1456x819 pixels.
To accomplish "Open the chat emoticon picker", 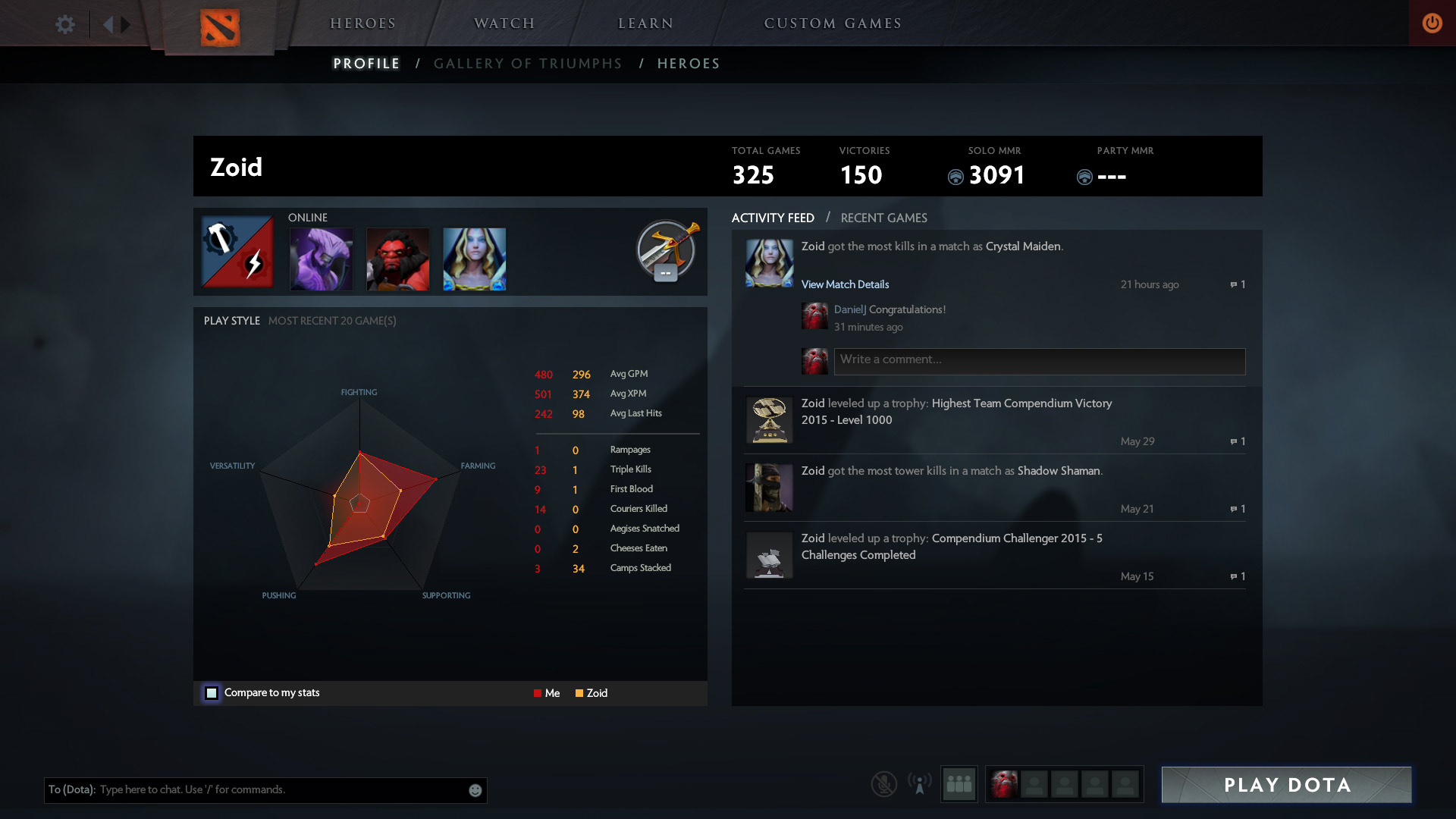I will pos(475,790).
